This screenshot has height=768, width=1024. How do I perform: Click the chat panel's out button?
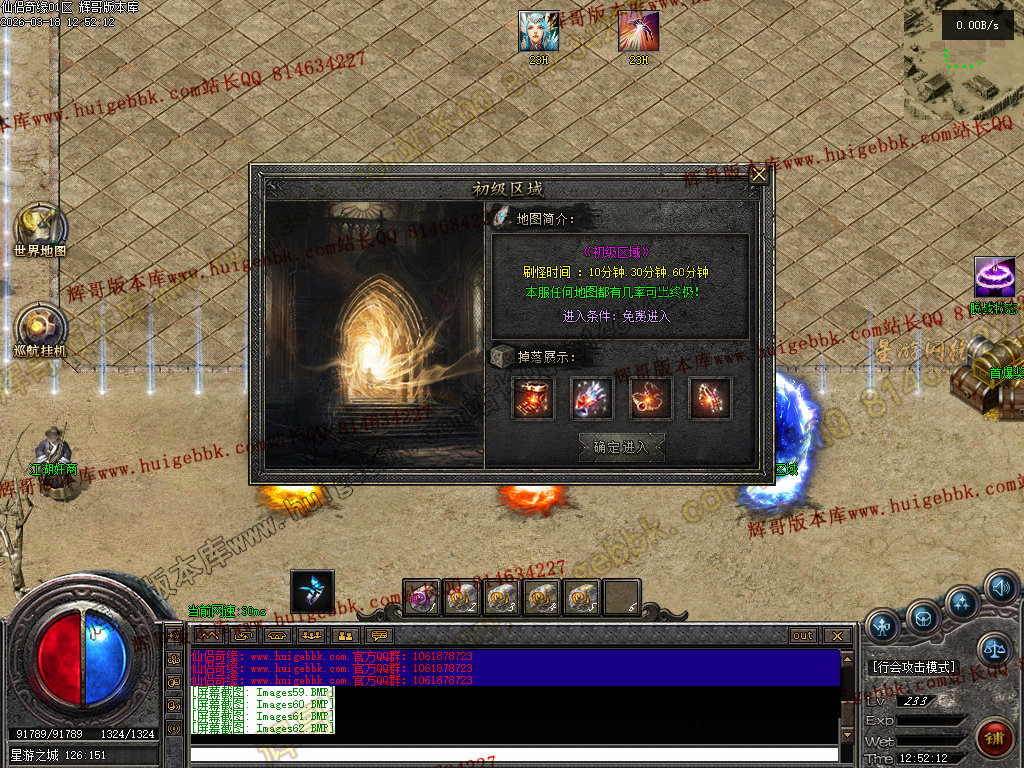[803, 635]
